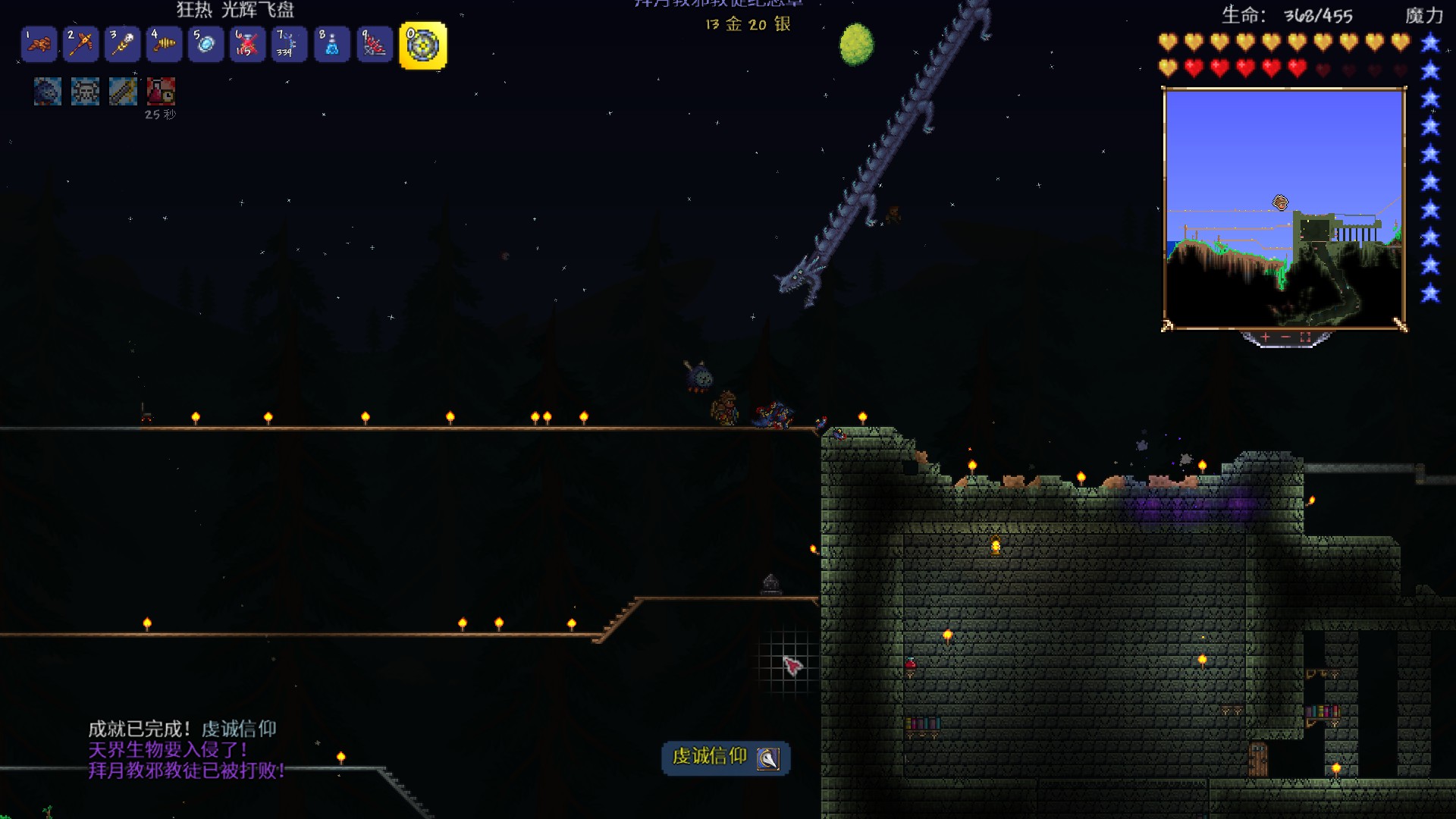Choose the skull-topped staff in slot 3
The image size is (1456, 819).
coord(122,44)
